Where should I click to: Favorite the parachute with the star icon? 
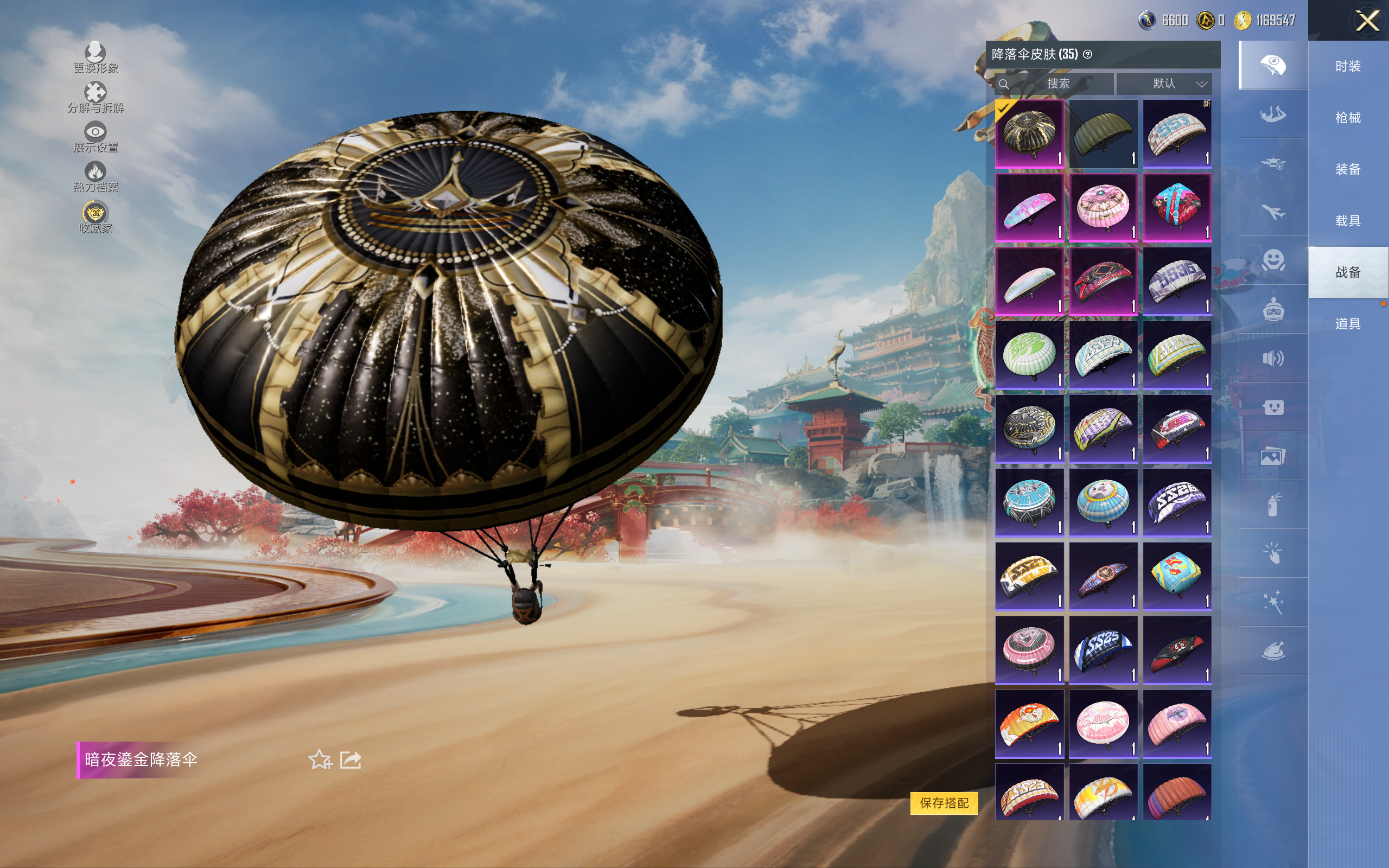pyautogui.click(x=320, y=759)
